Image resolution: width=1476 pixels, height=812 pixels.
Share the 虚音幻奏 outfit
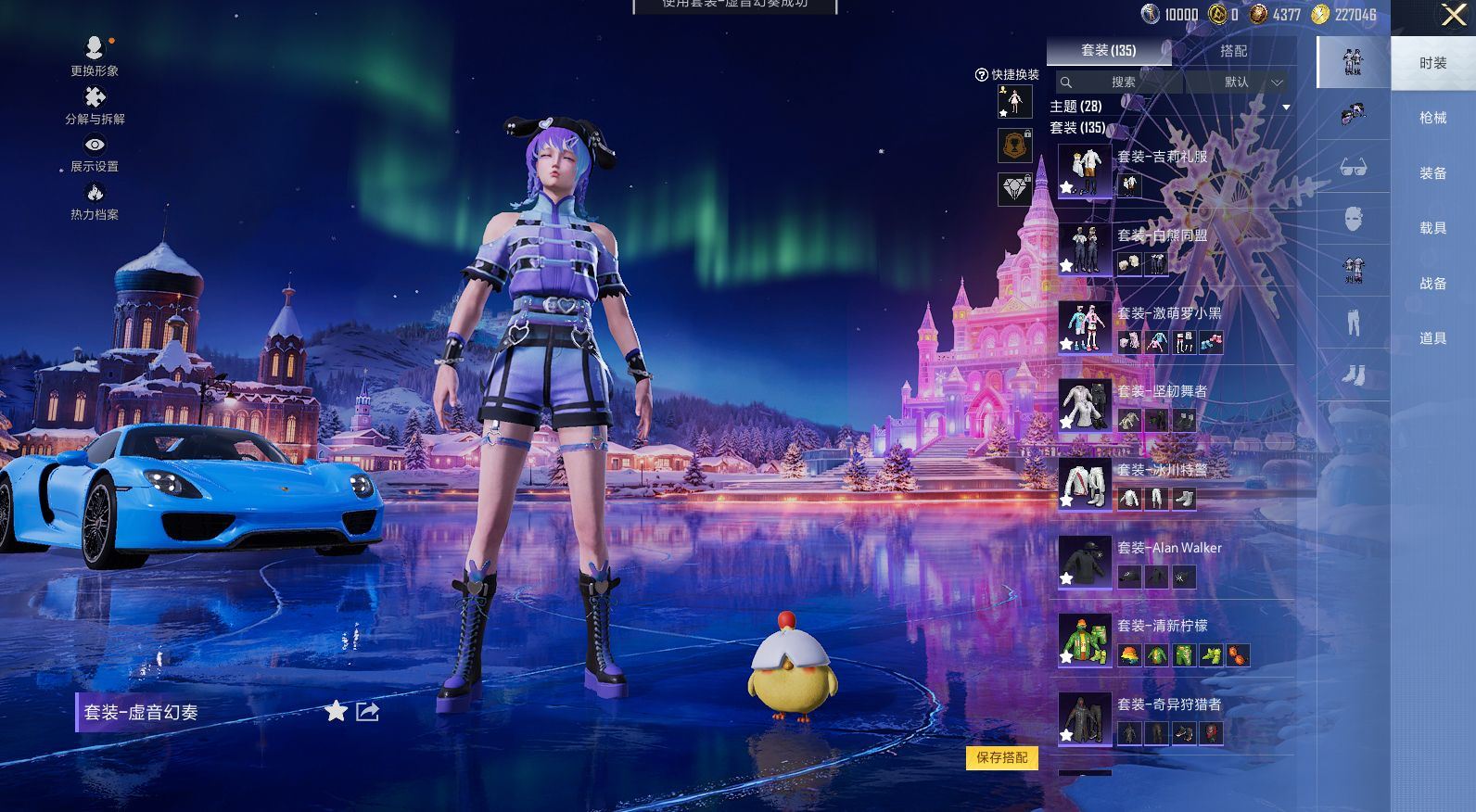[368, 711]
